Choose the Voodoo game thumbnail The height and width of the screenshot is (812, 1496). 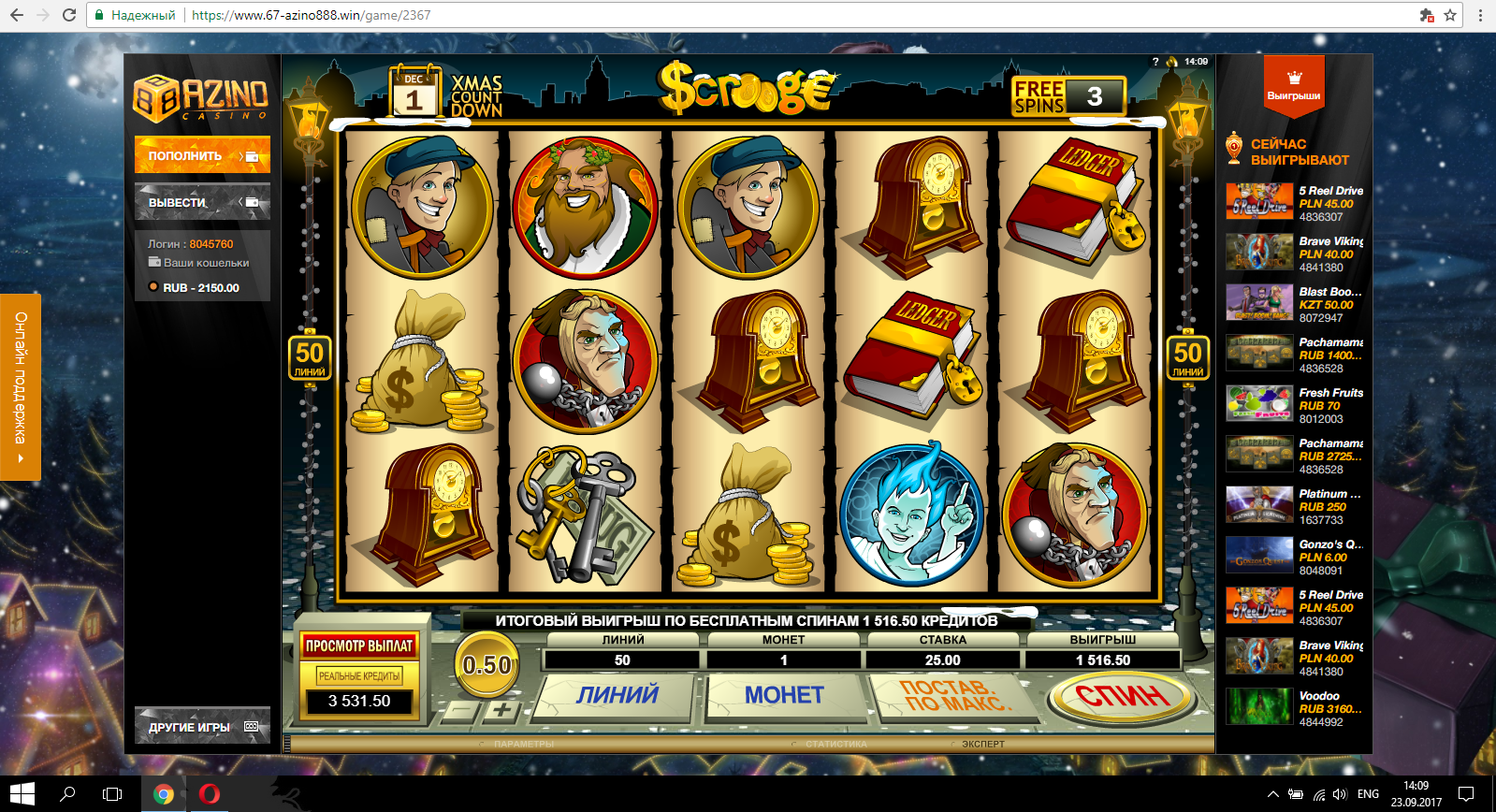1259,707
